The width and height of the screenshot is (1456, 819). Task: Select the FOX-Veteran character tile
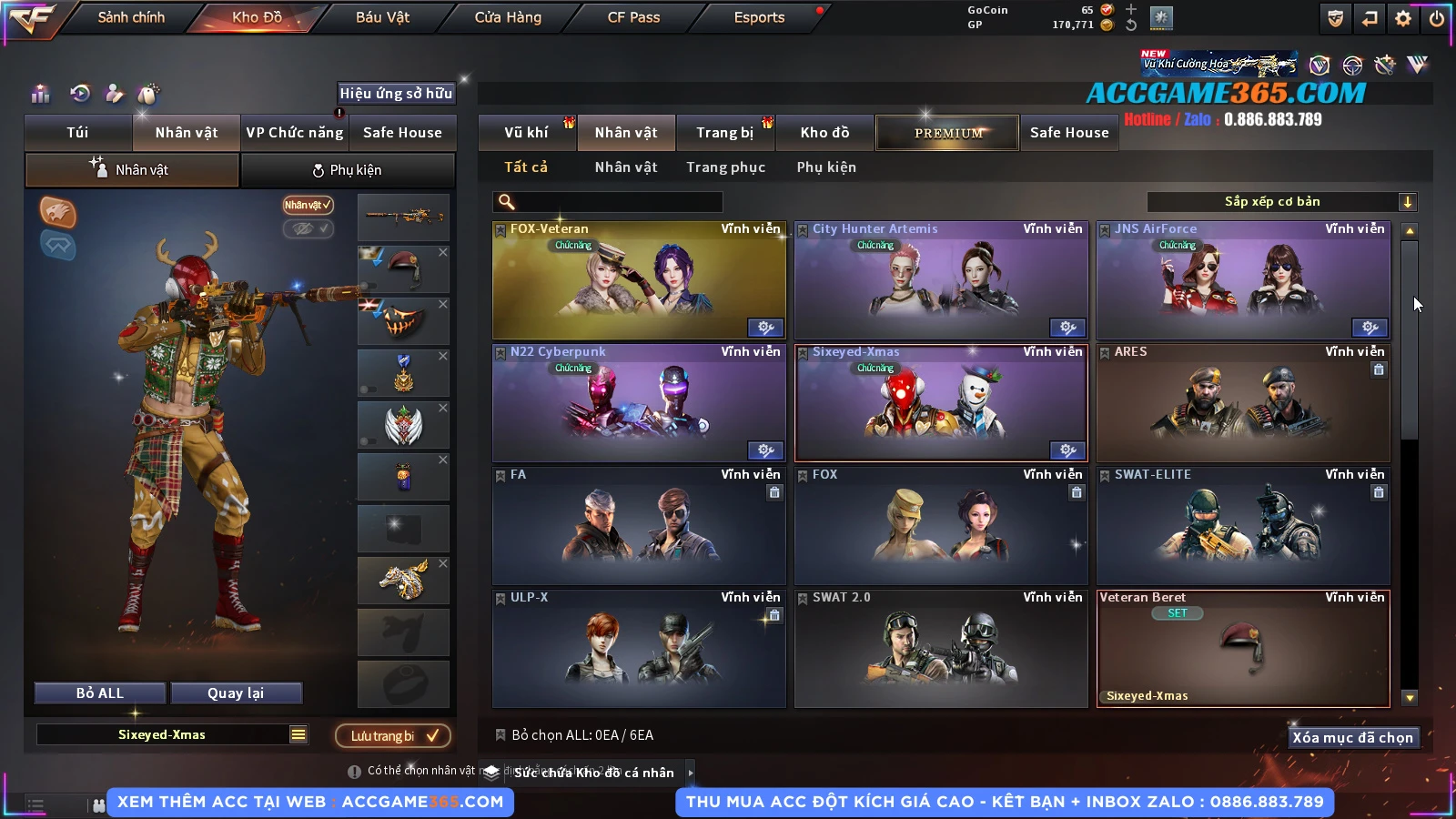[x=639, y=280]
